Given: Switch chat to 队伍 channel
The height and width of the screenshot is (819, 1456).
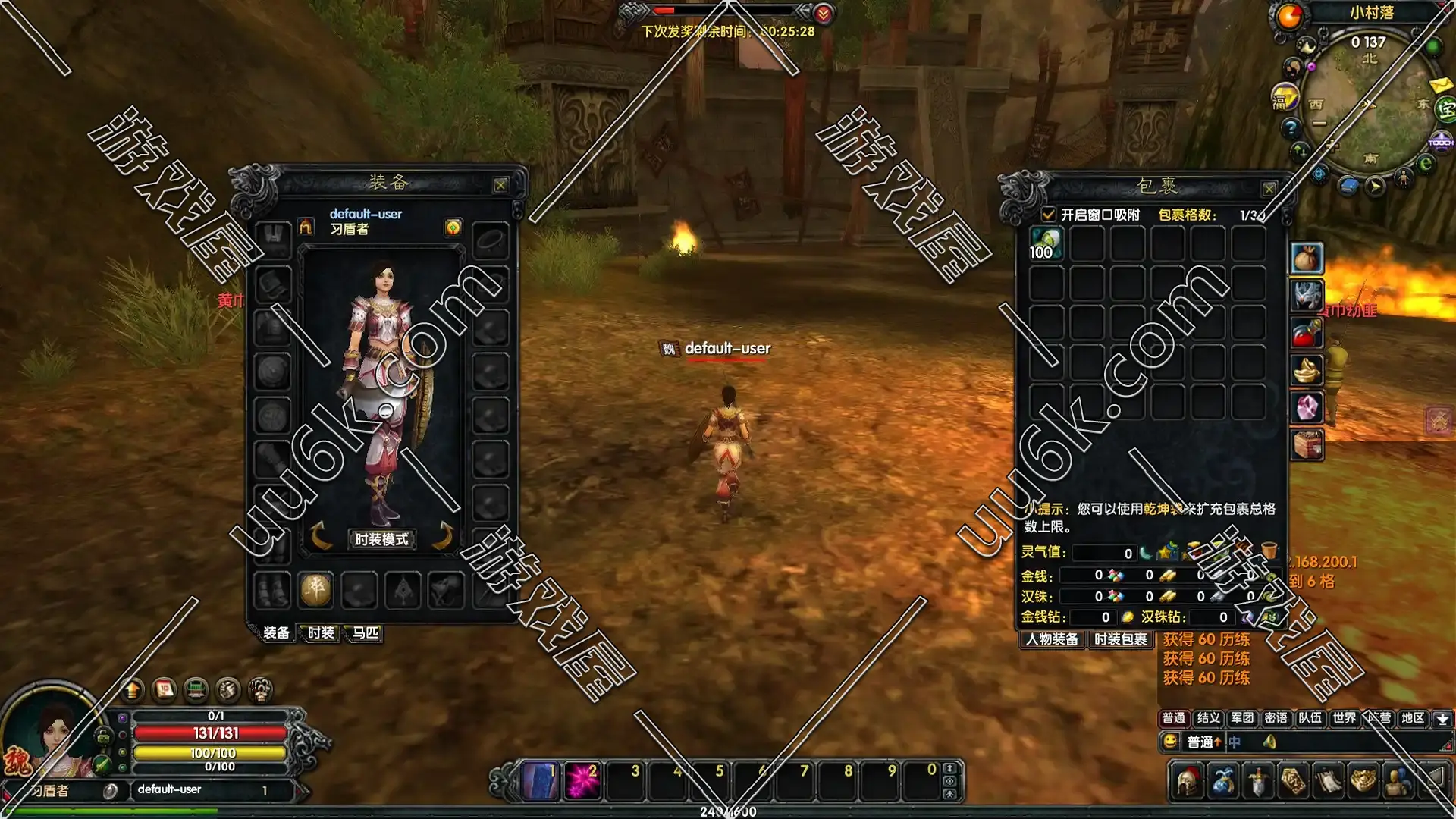Looking at the screenshot, I should 1310,717.
